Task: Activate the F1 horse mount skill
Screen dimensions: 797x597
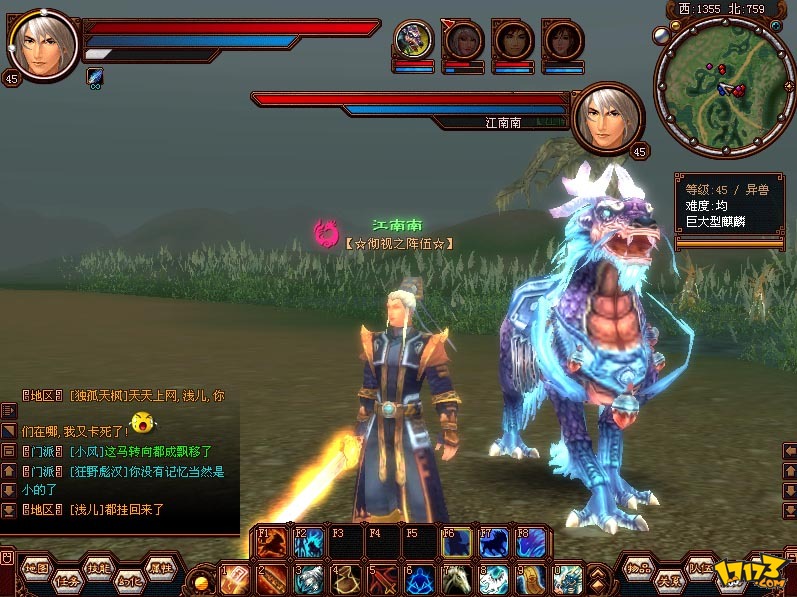Action: [272, 541]
